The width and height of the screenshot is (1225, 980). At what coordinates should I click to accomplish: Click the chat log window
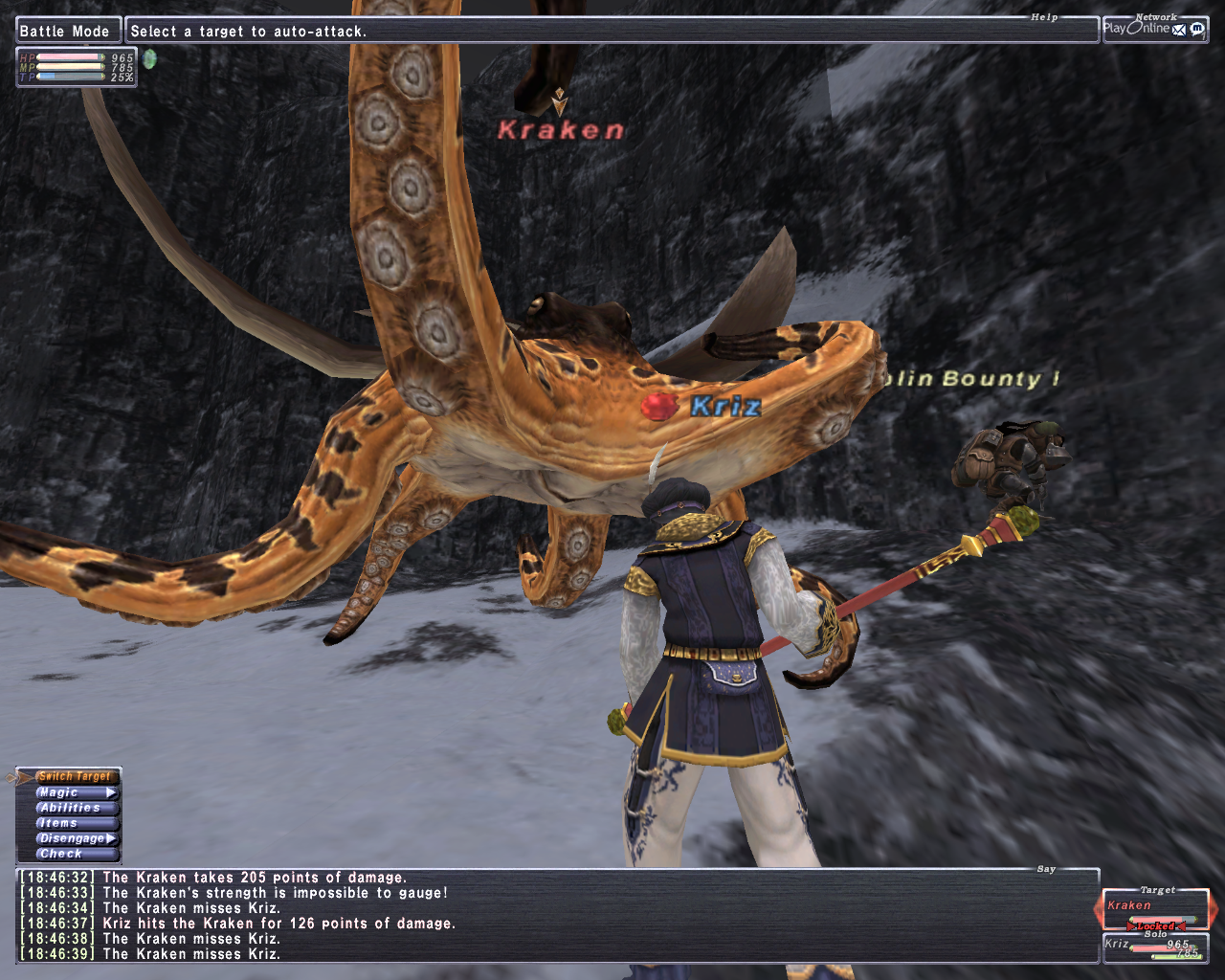[x=555, y=916]
